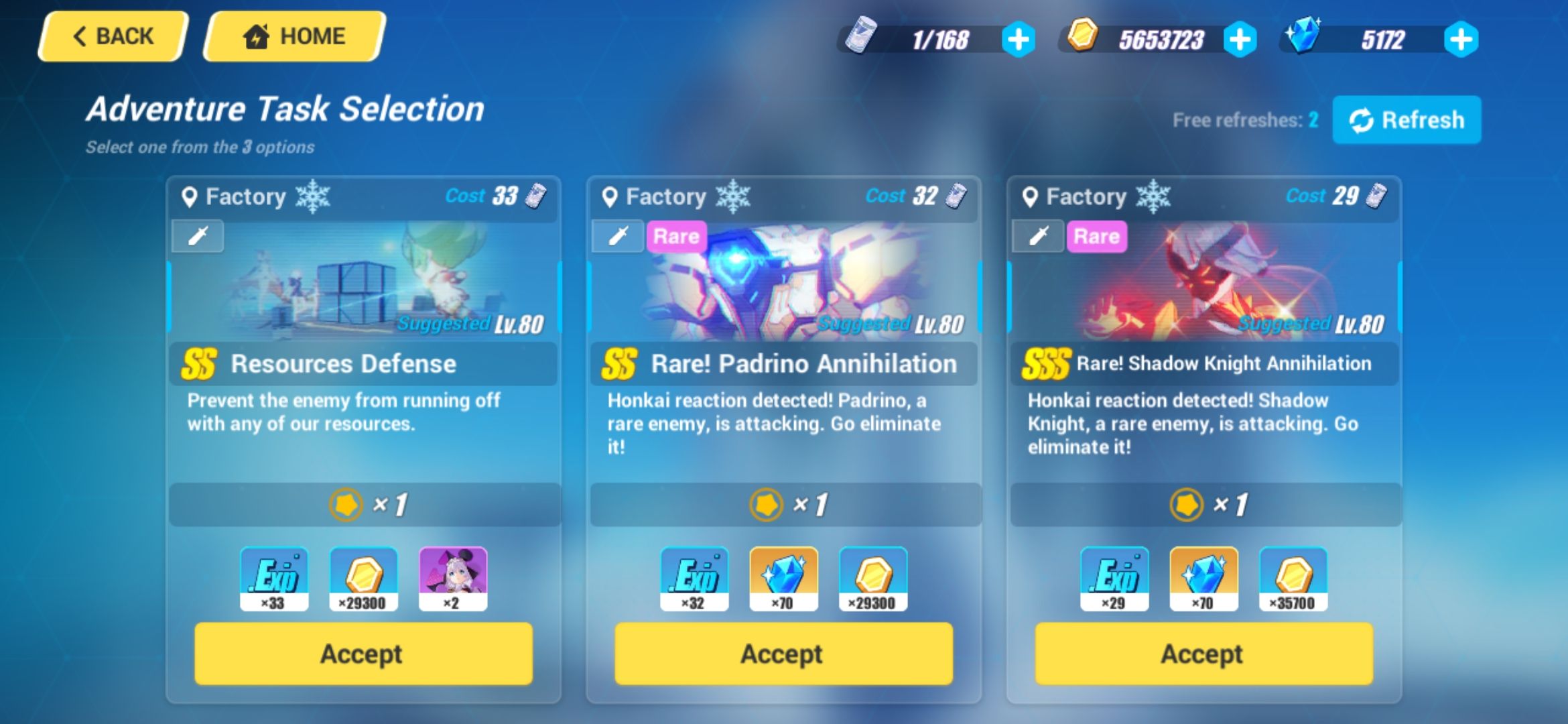The image size is (1568, 724).
Task: Click the sword icon on the Shadow Knight card
Action: click(x=1038, y=236)
